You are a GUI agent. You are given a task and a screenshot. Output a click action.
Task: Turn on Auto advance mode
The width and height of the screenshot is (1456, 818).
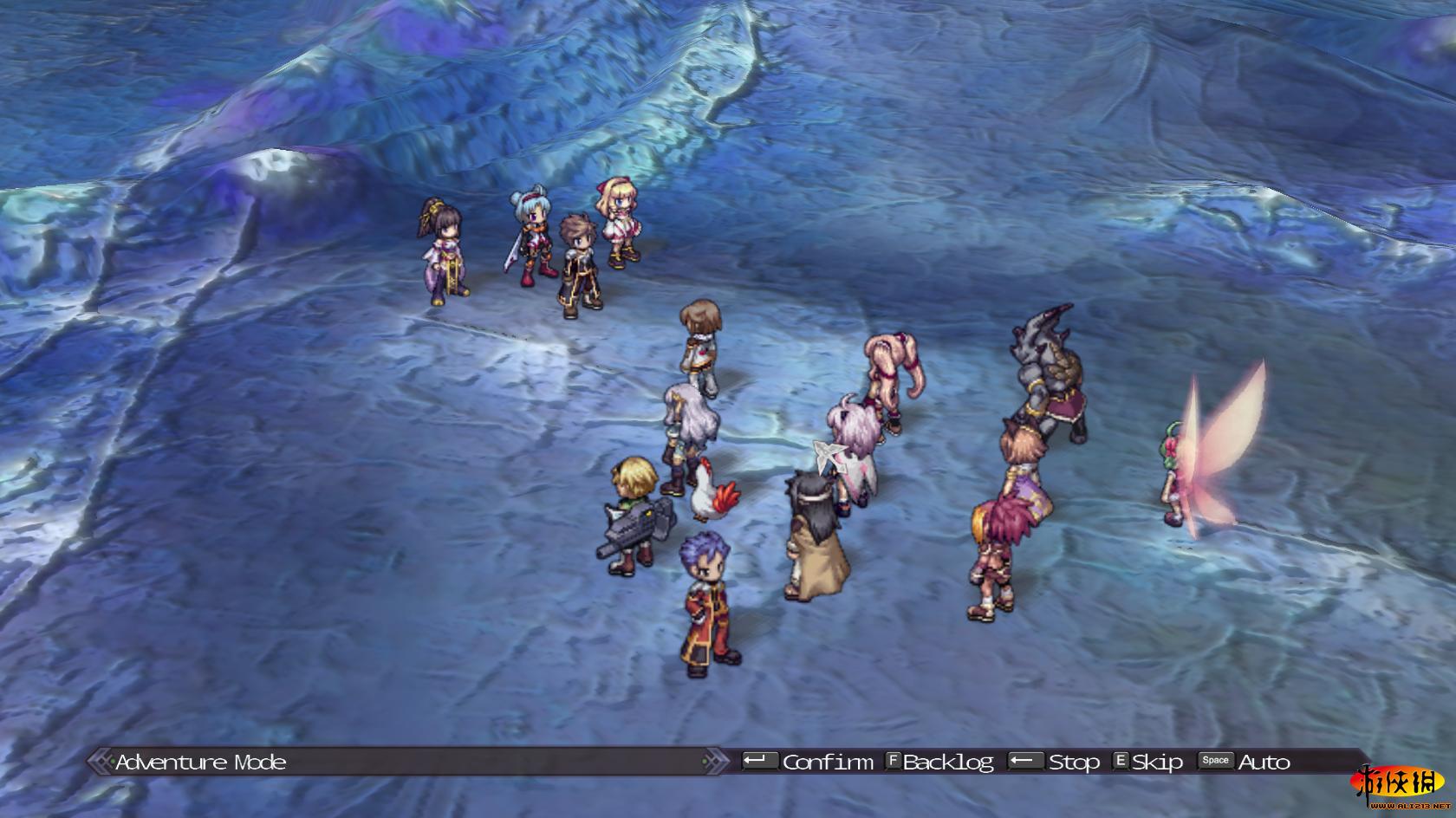point(1264,762)
